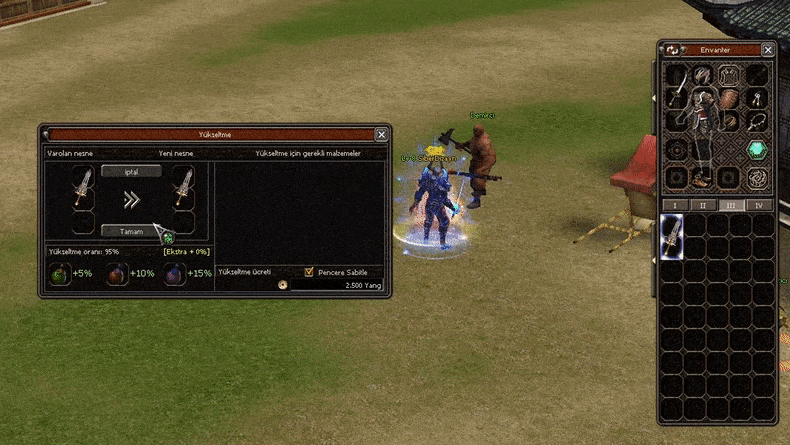
Task: Click the existing item sword slot
Action: tap(84, 187)
